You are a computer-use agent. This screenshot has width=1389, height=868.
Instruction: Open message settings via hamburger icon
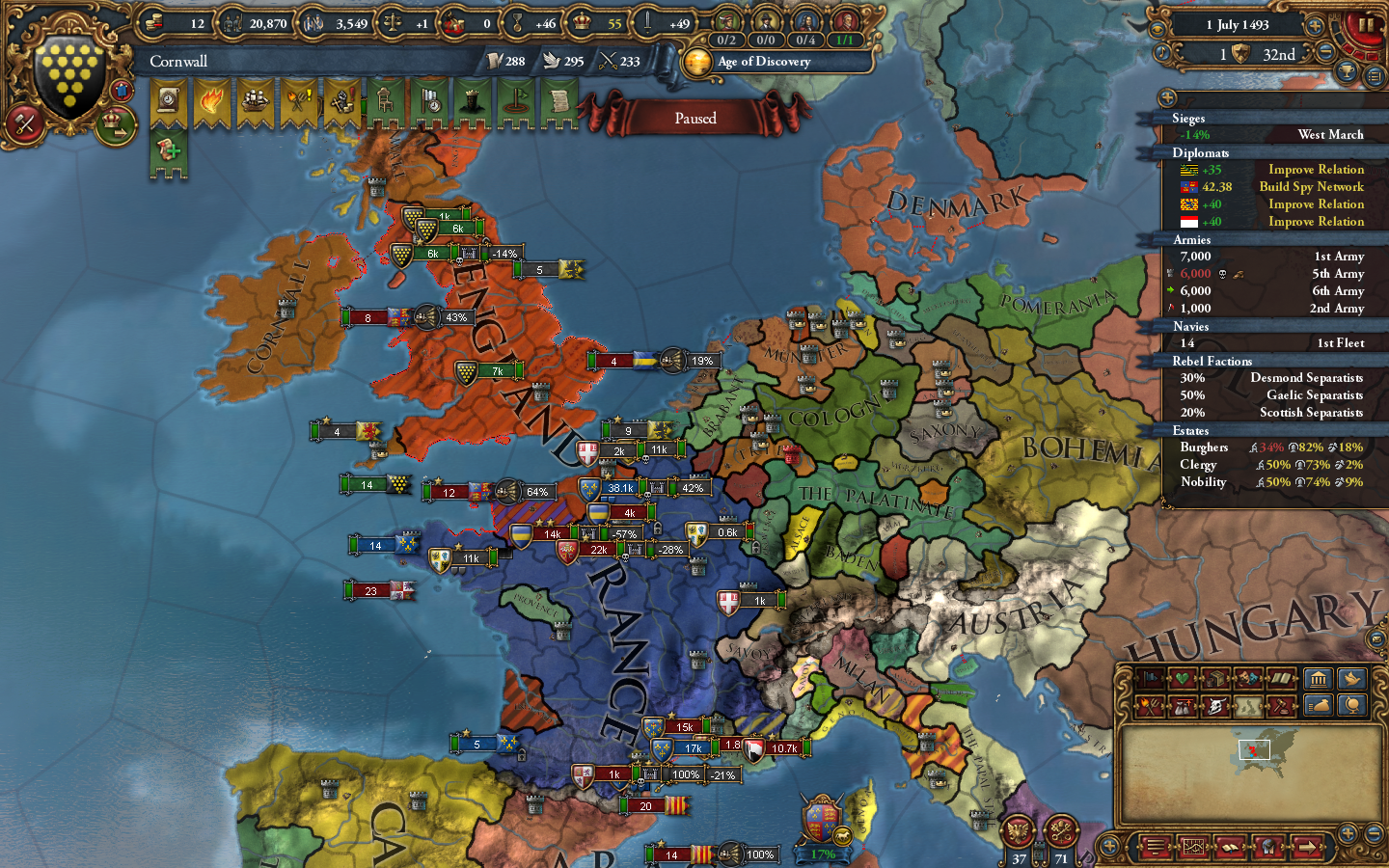(x=1375, y=76)
